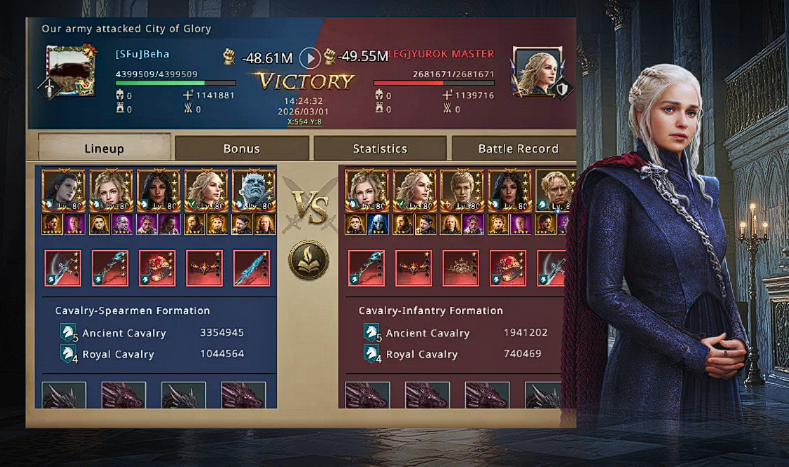
Task: Inspect the attacker's blue sword equipment
Action: [252, 268]
